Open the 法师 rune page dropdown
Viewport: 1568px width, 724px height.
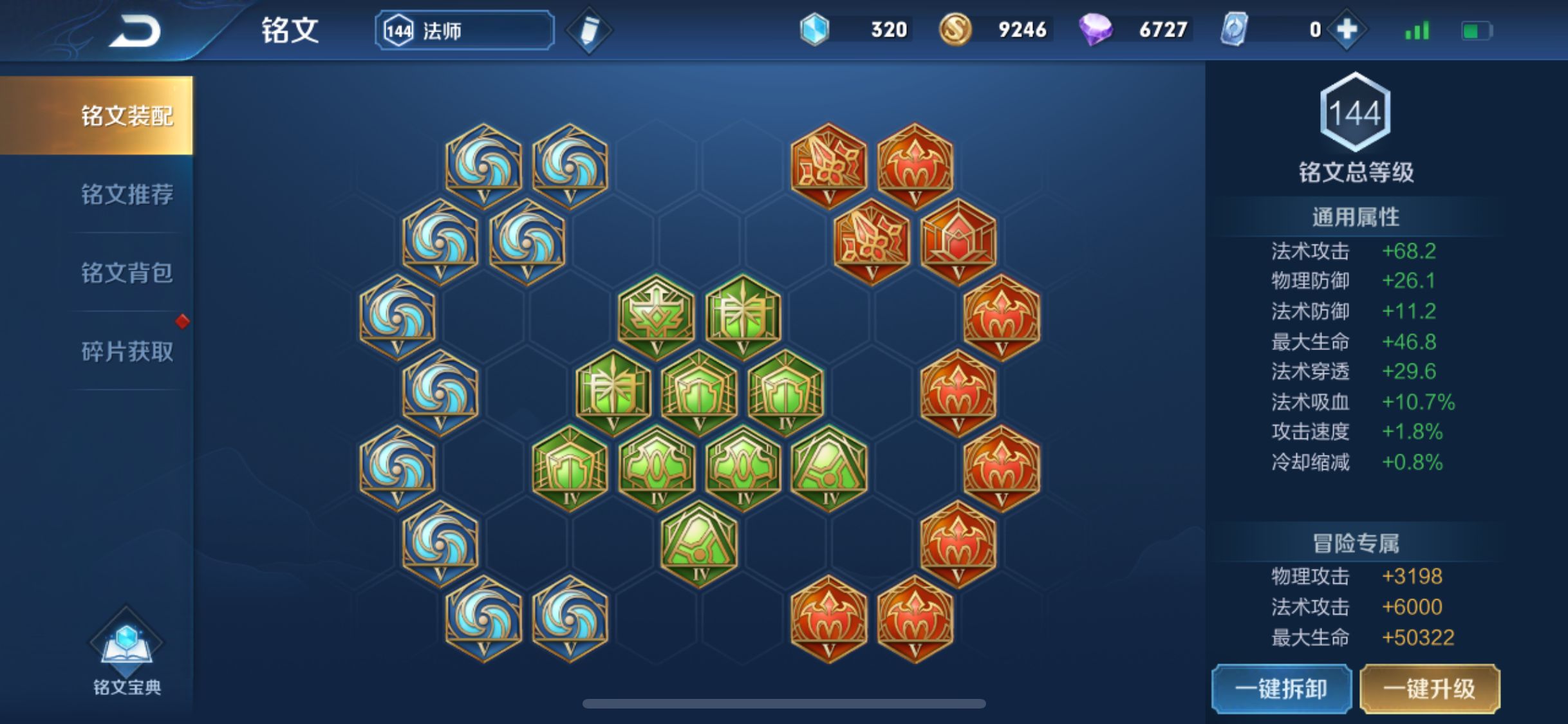[465, 30]
